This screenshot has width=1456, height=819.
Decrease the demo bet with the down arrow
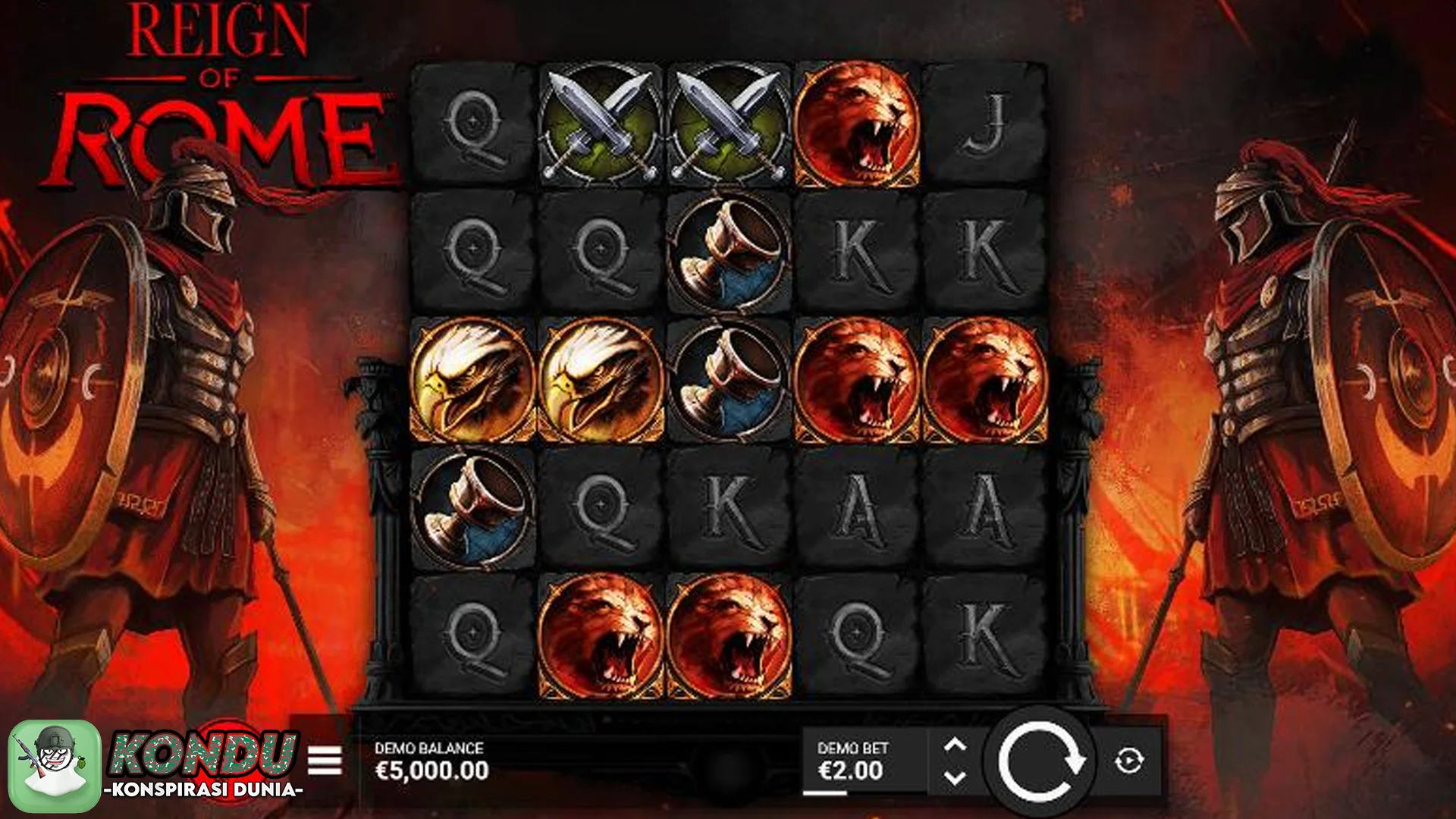(955, 777)
